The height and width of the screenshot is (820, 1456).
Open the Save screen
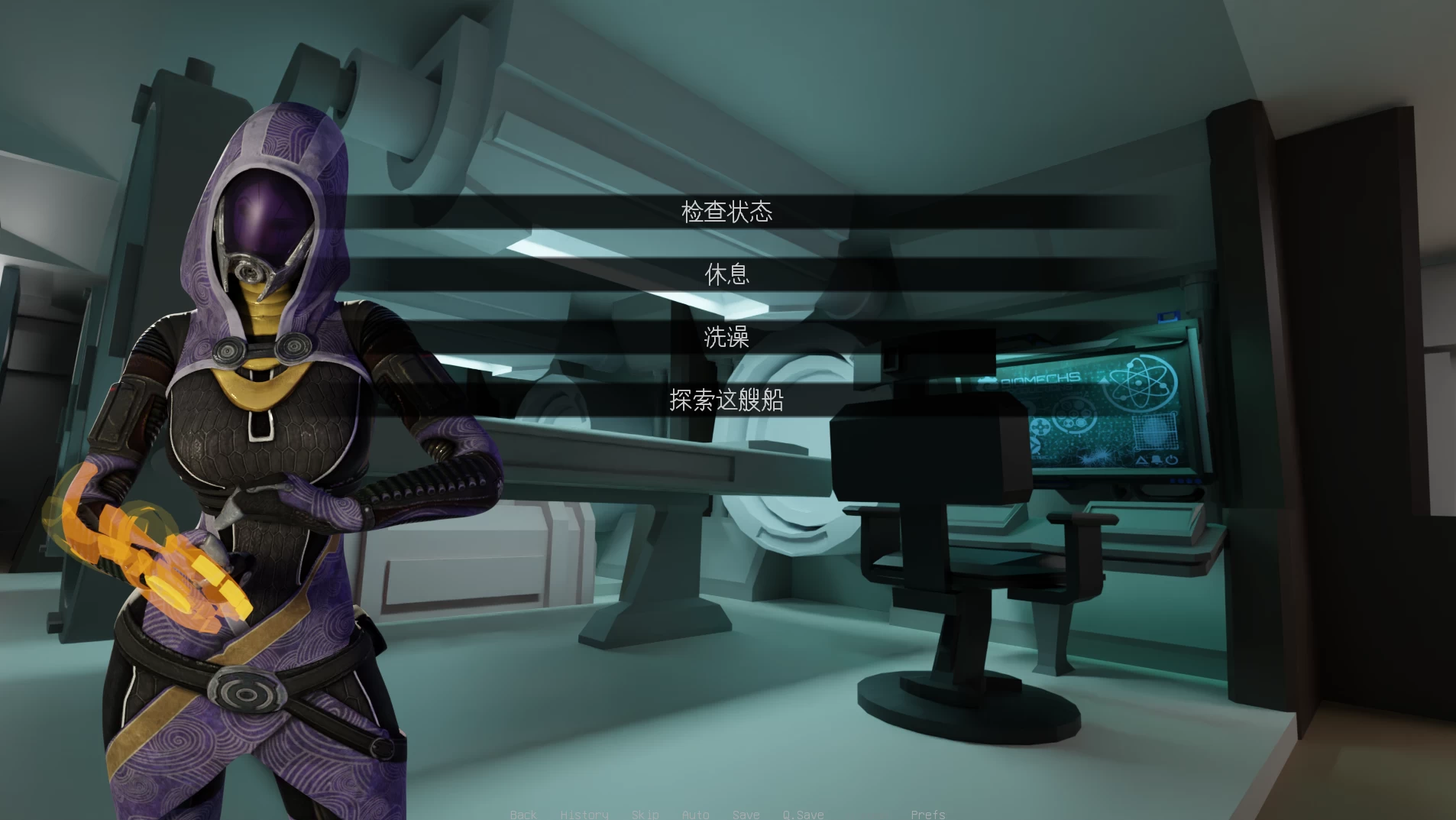[746, 814]
